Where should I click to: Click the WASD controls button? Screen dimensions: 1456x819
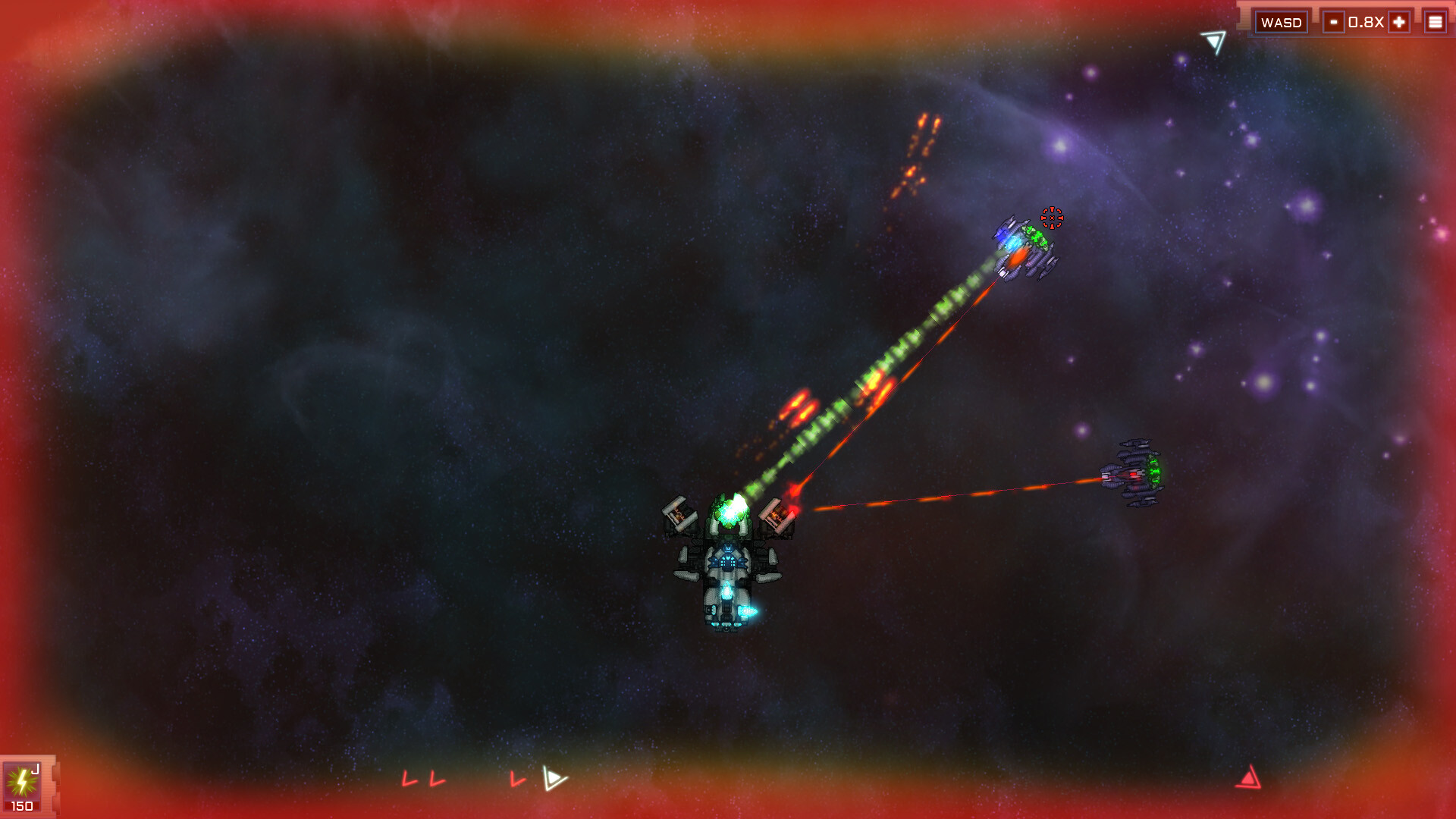(x=1282, y=21)
